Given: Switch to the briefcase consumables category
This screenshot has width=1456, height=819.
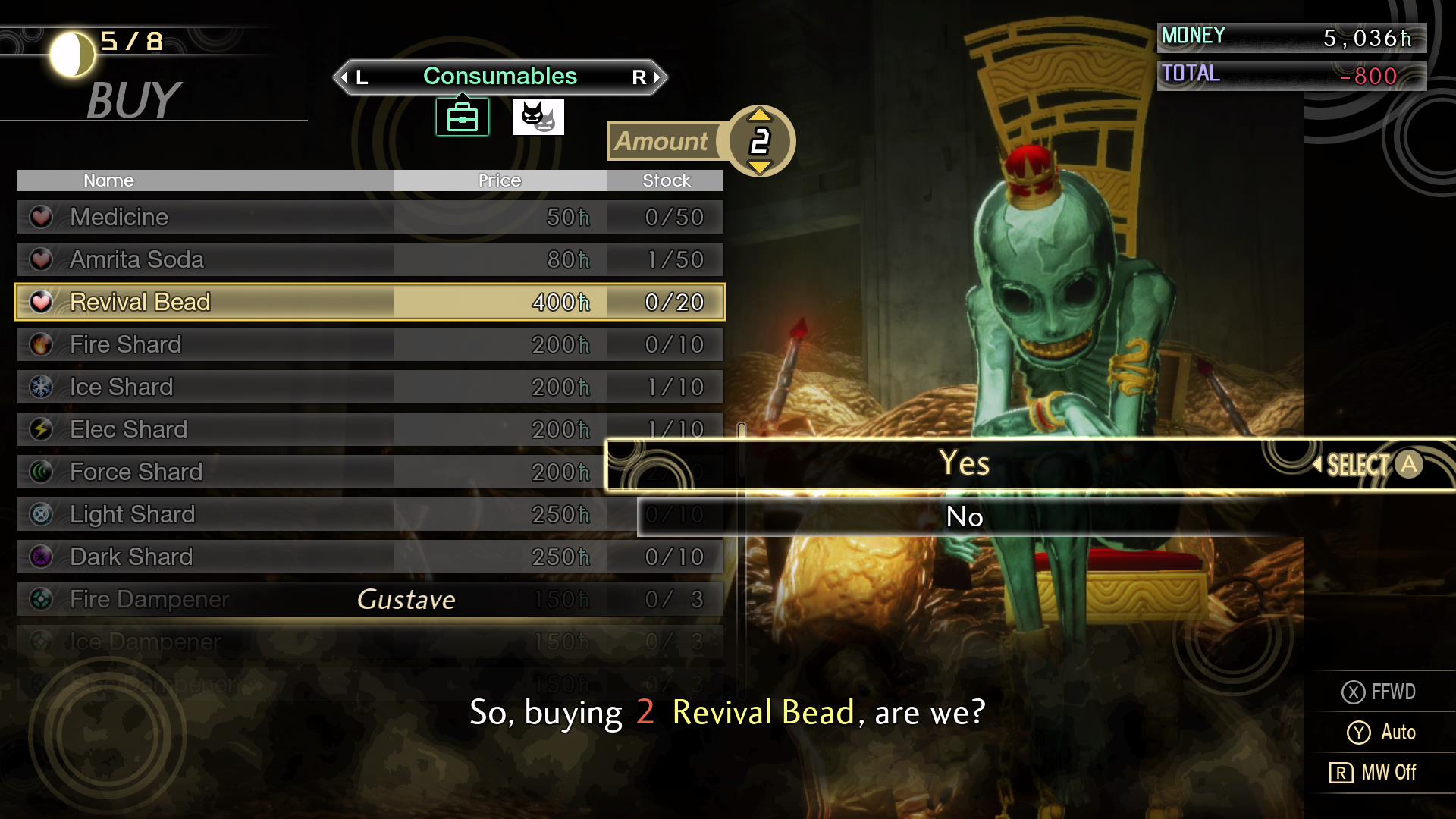Looking at the screenshot, I should click(463, 118).
